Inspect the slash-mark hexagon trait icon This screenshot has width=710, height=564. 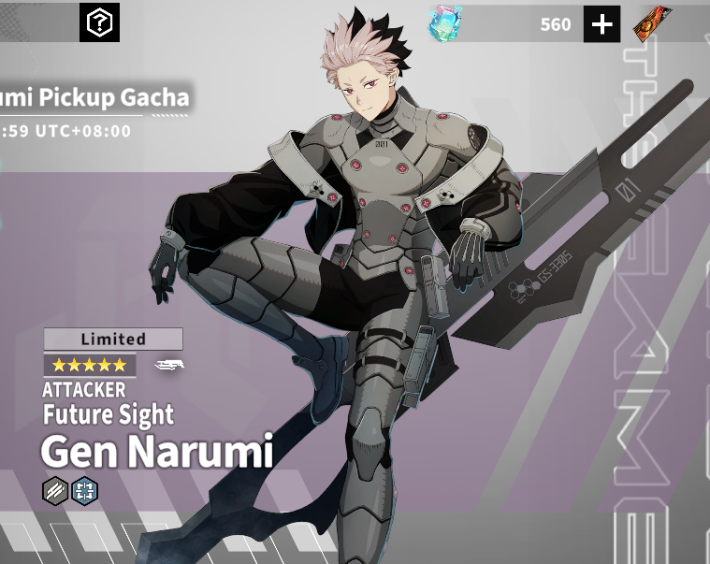54,490
